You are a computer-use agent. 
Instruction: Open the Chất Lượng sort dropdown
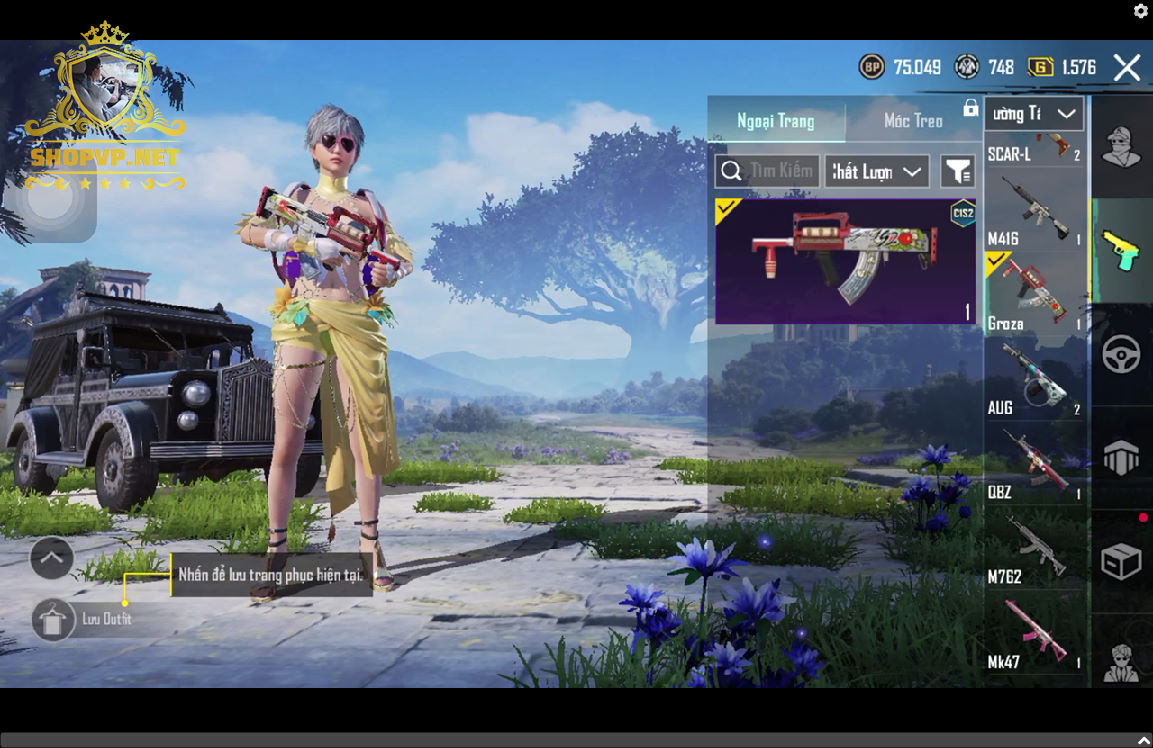(876, 171)
